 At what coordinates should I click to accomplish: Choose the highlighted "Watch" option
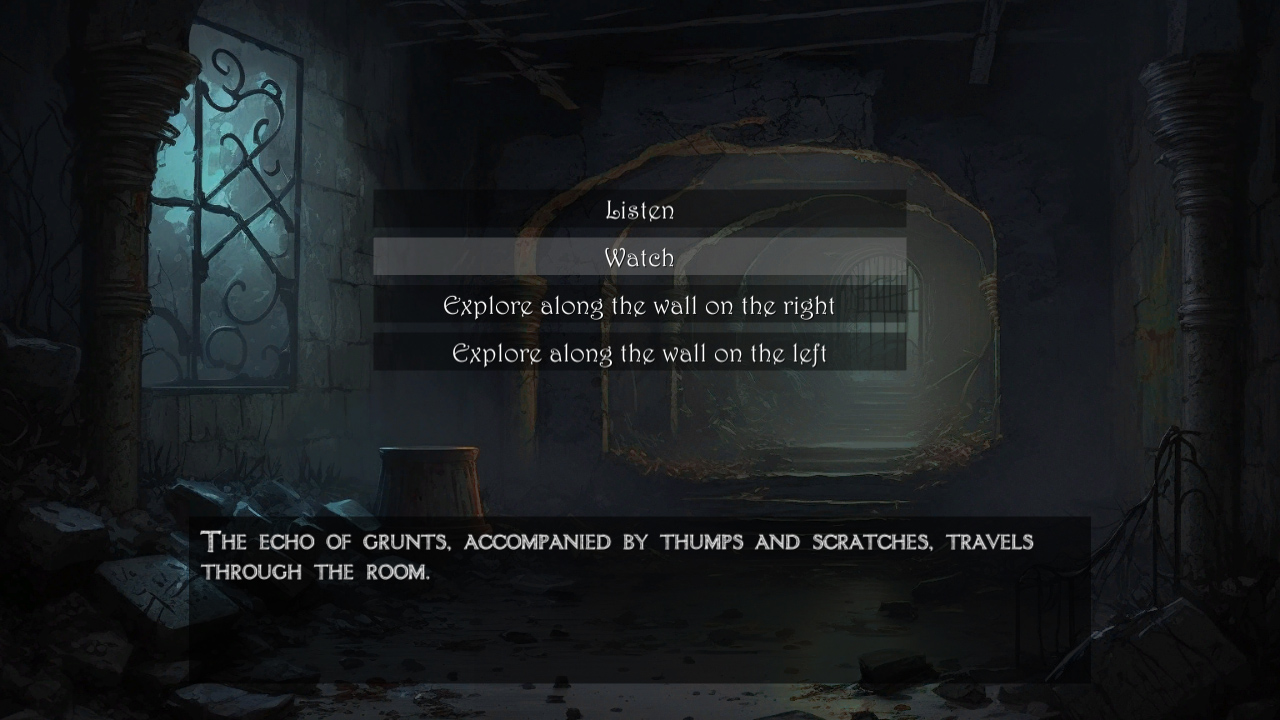[640, 258]
